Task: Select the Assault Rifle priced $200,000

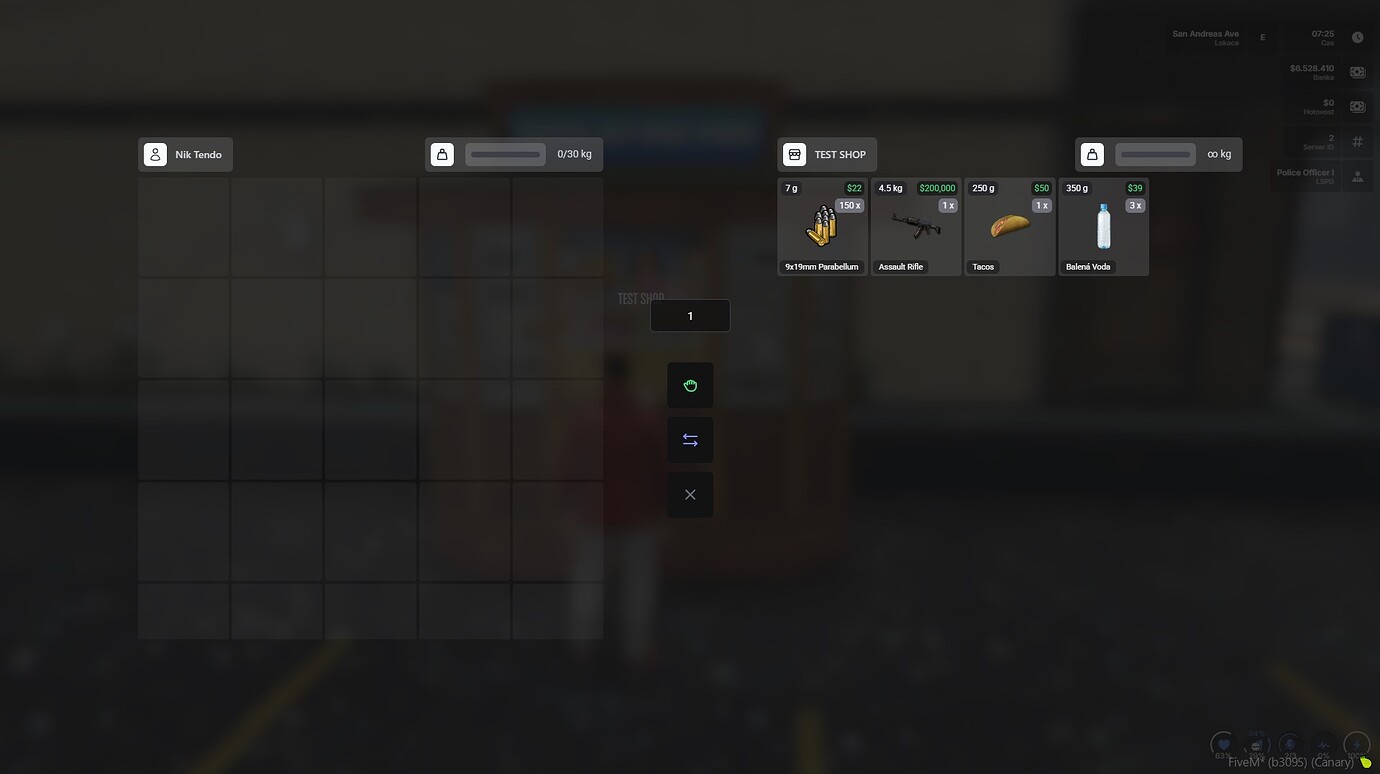Action: coord(916,226)
